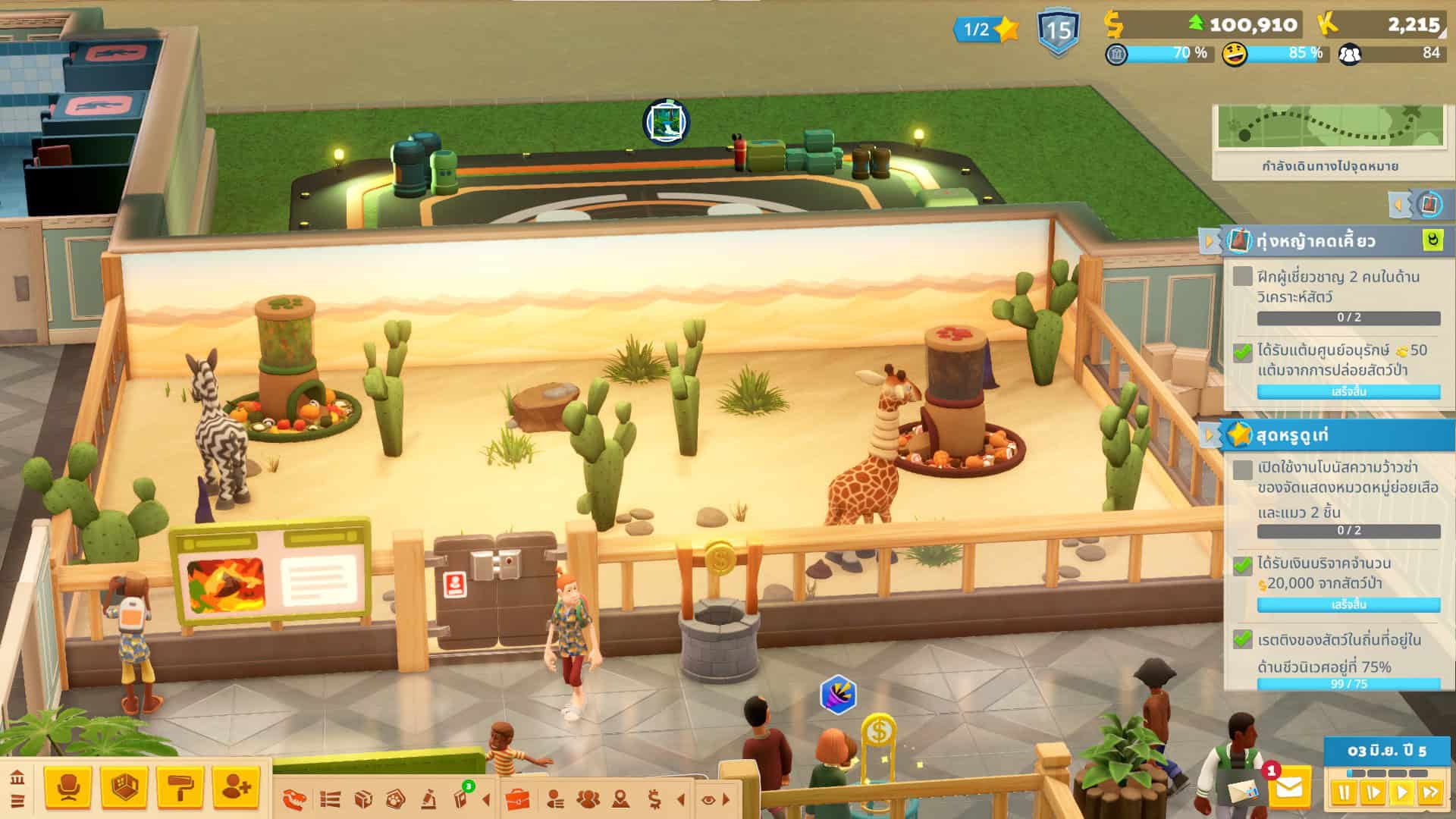
Task: Pause the game
Action: [1344, 793]
